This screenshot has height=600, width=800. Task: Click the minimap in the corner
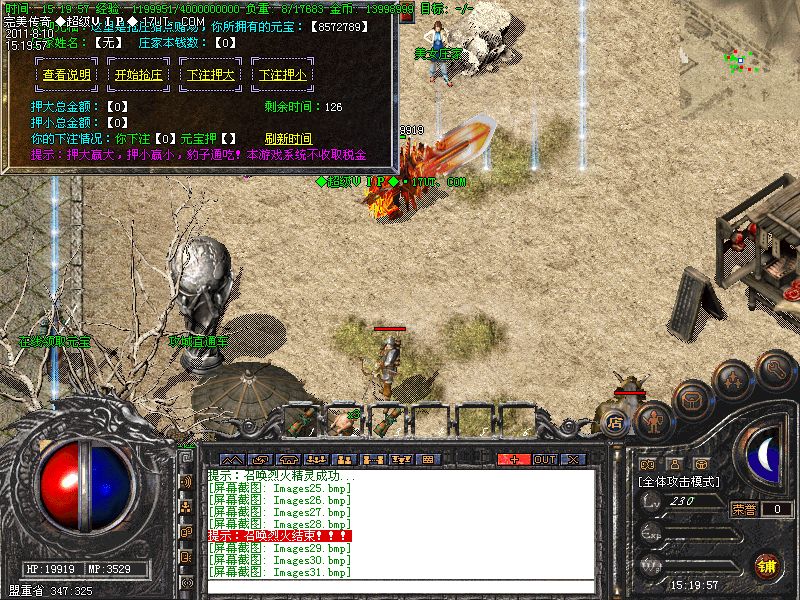740,60
